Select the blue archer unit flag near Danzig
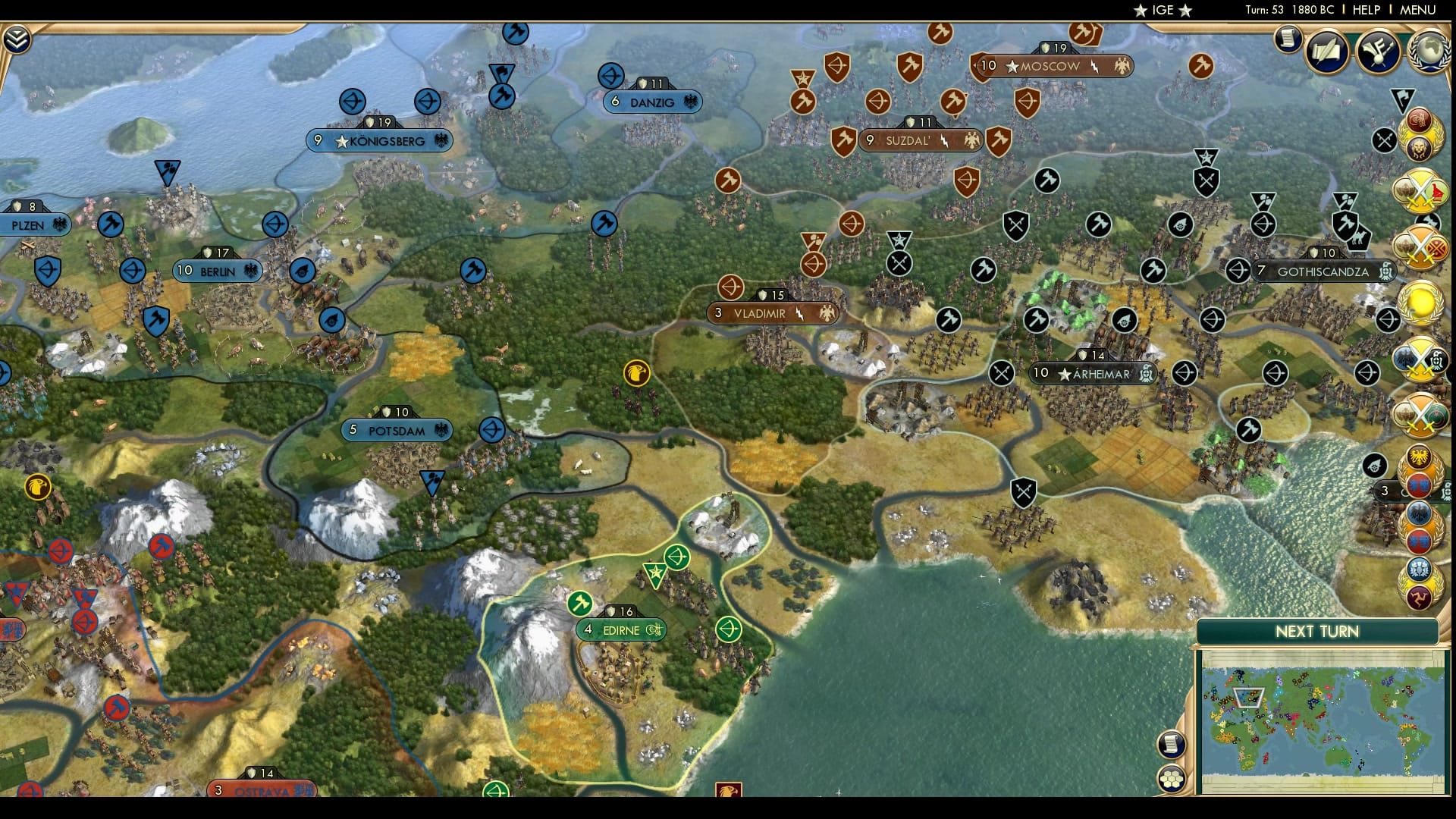The image size is (1456, 819). click(611, 75)
